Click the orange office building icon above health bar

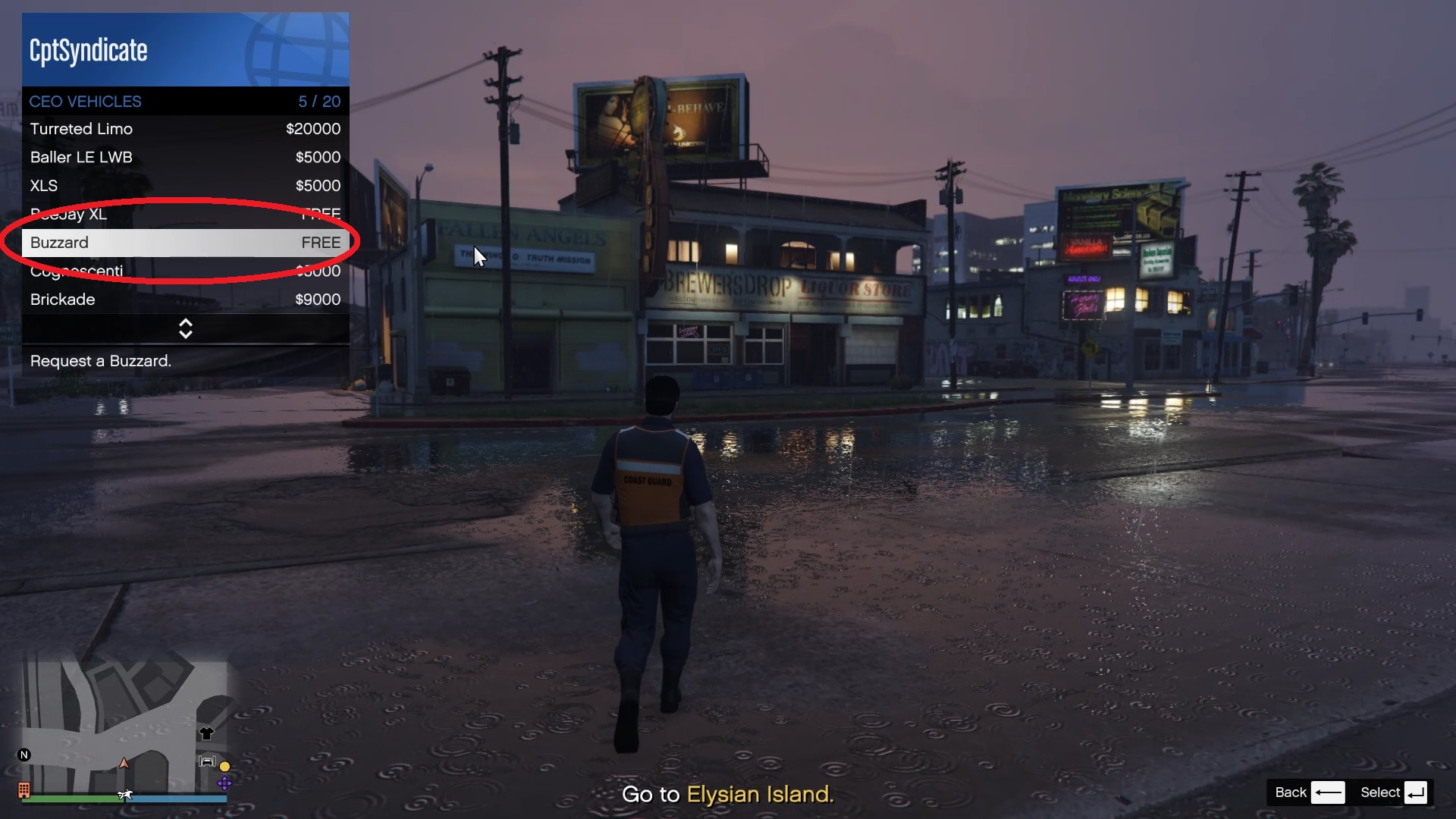click(24, 791)
